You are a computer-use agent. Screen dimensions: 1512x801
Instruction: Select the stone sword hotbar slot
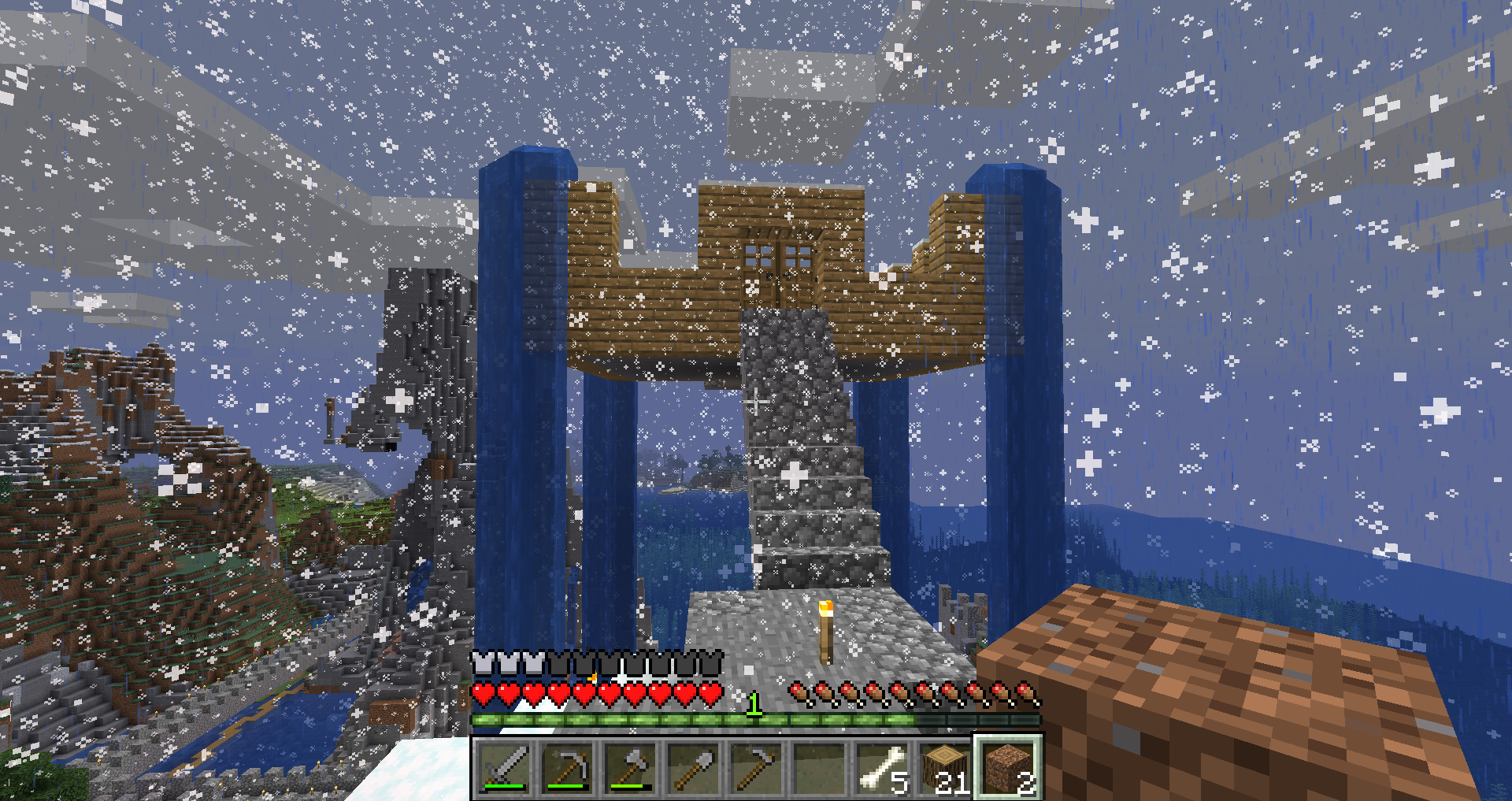(x=505, y=768)
